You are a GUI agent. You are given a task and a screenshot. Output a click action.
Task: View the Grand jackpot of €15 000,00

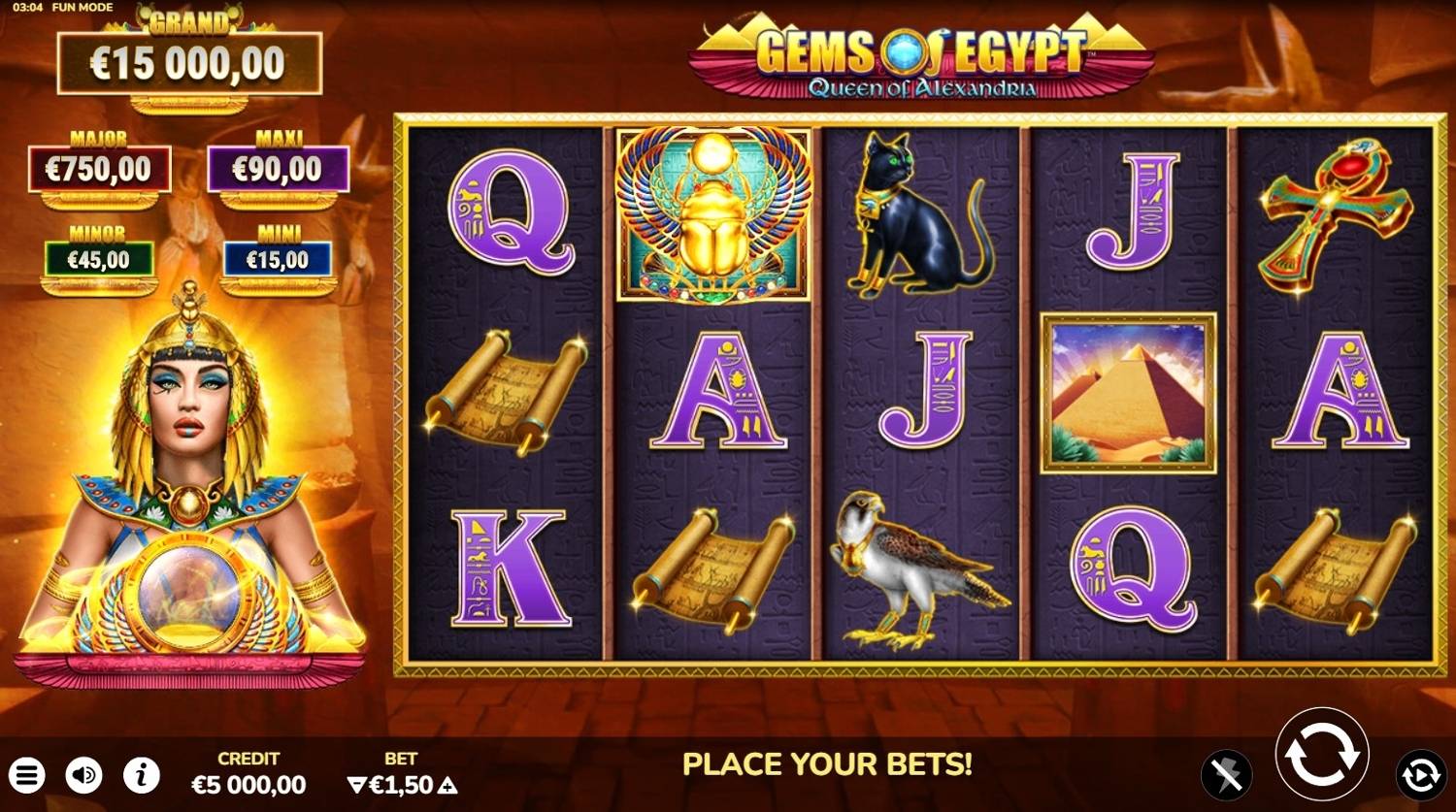(190, 61)
